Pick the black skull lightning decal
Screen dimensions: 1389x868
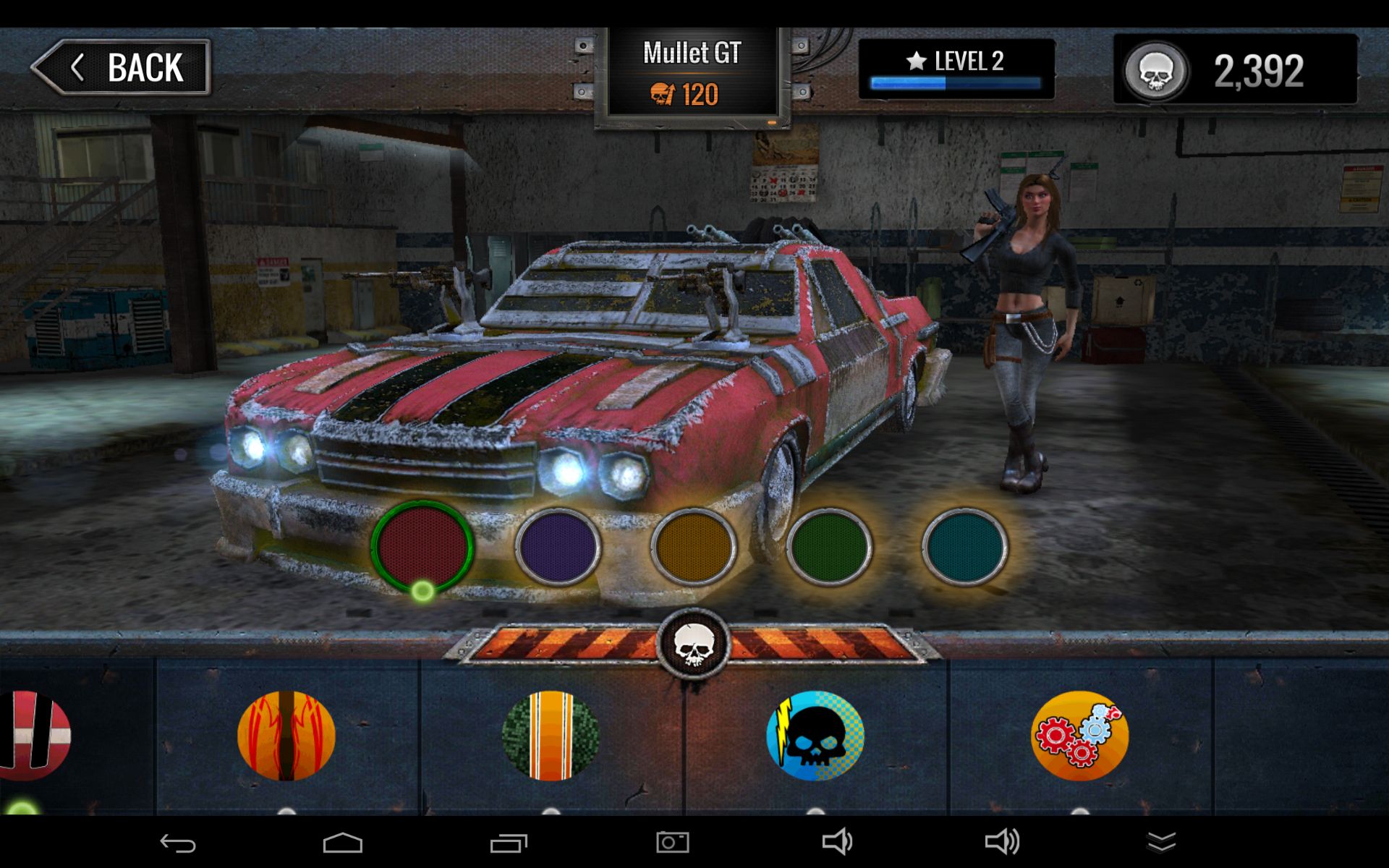(815, 736)
